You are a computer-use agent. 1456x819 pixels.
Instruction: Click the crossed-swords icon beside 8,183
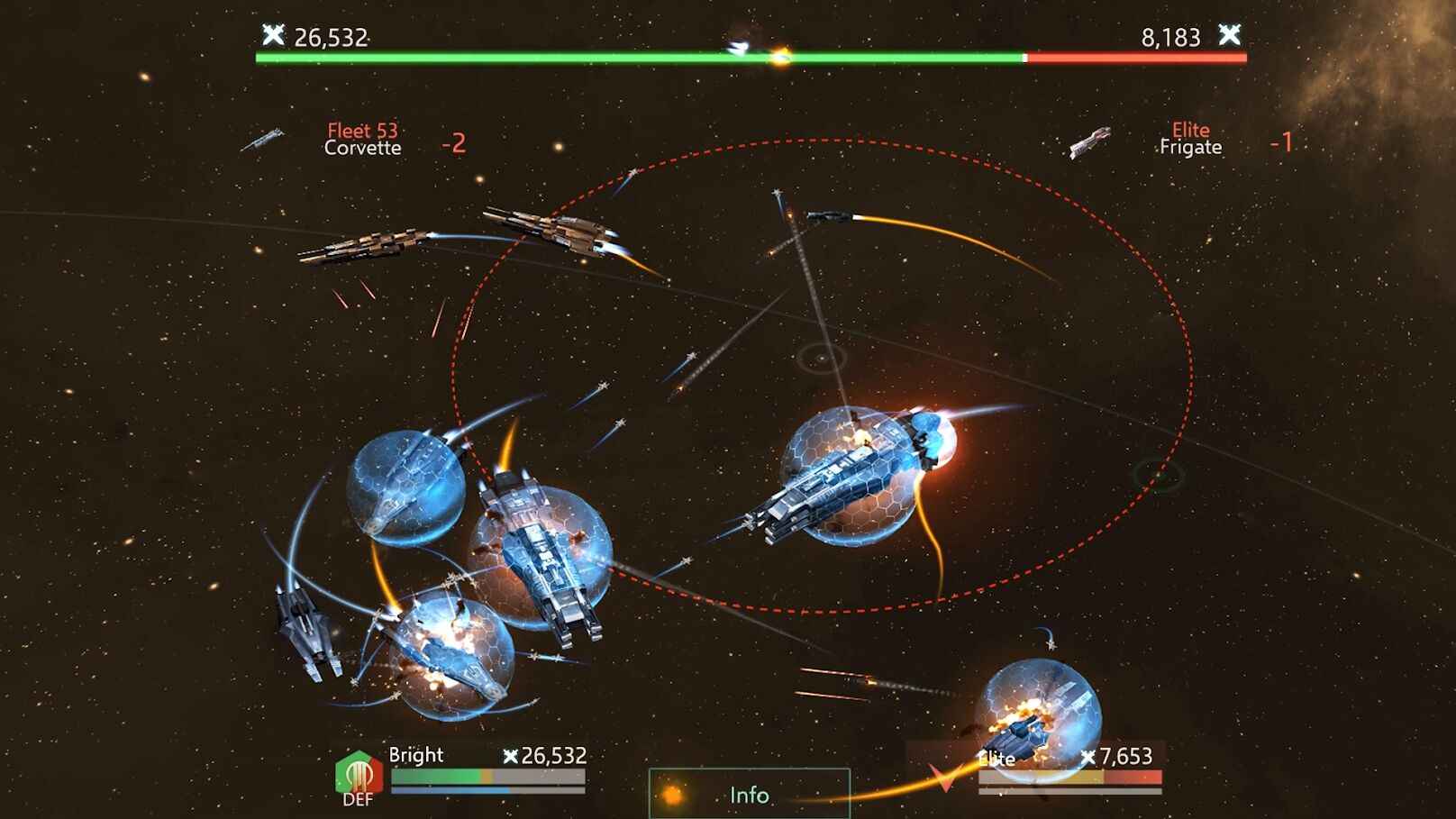(1228, 38)
